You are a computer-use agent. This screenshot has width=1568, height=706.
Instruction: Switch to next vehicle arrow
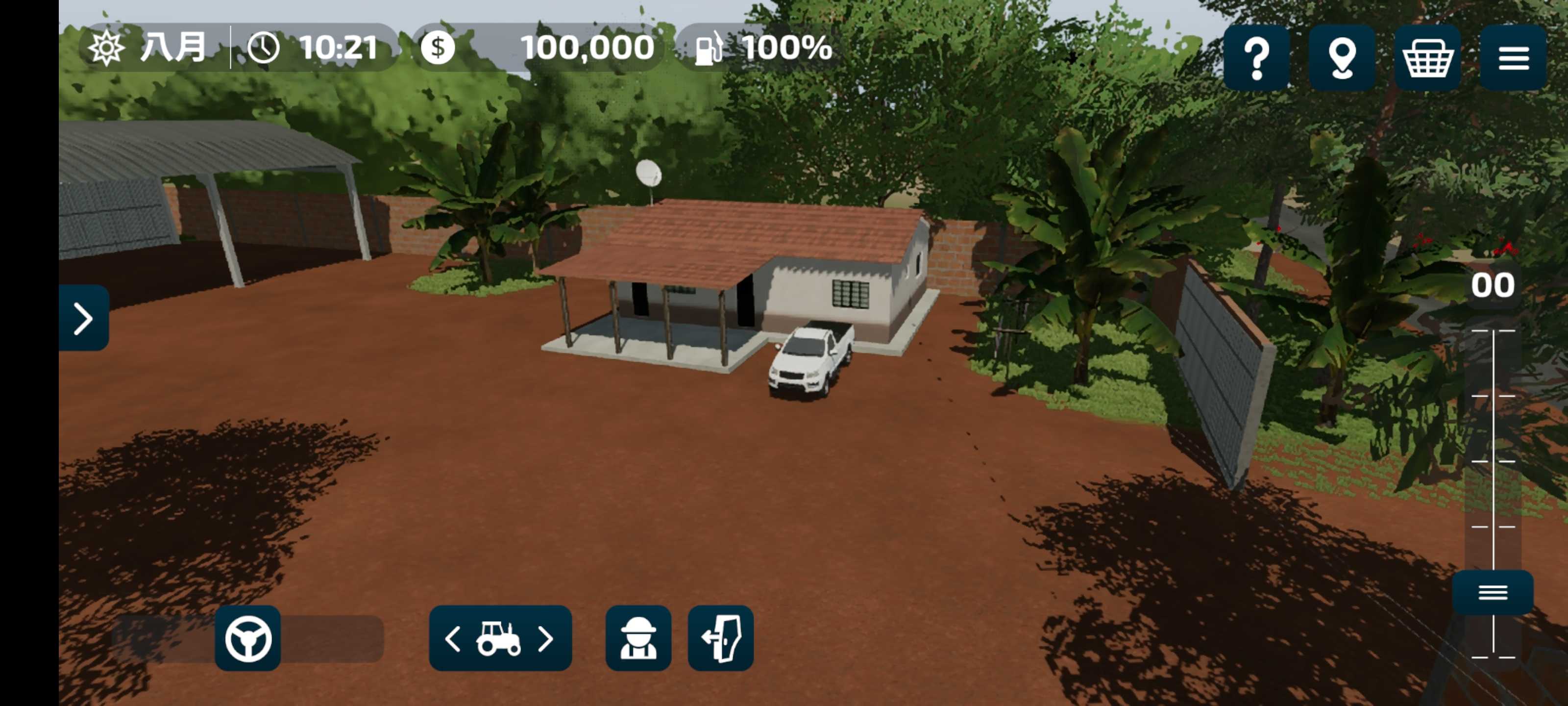tap(546, 639)
